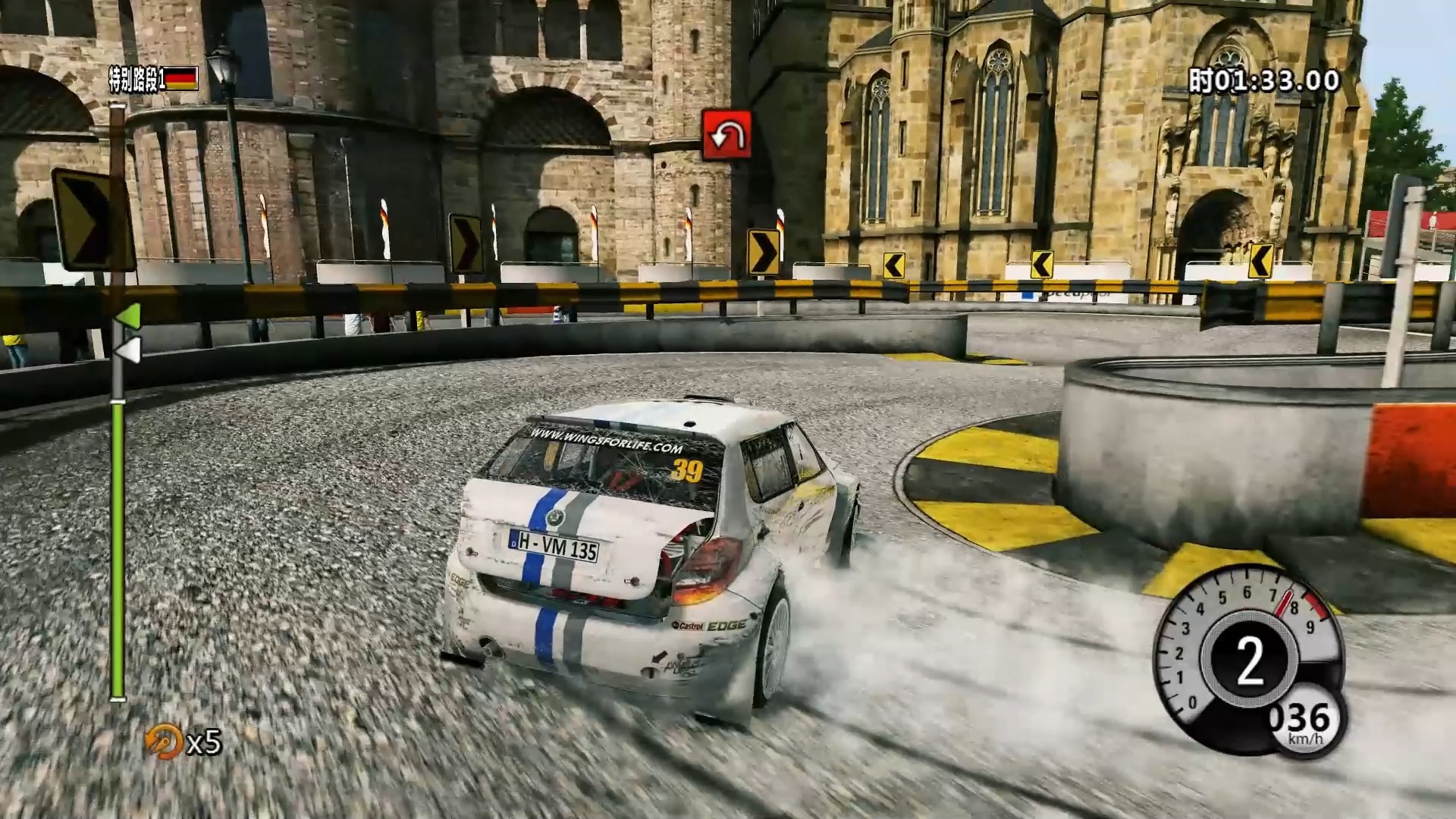Click the tachometer gear dial
1456x819 pixels.
1248,659
